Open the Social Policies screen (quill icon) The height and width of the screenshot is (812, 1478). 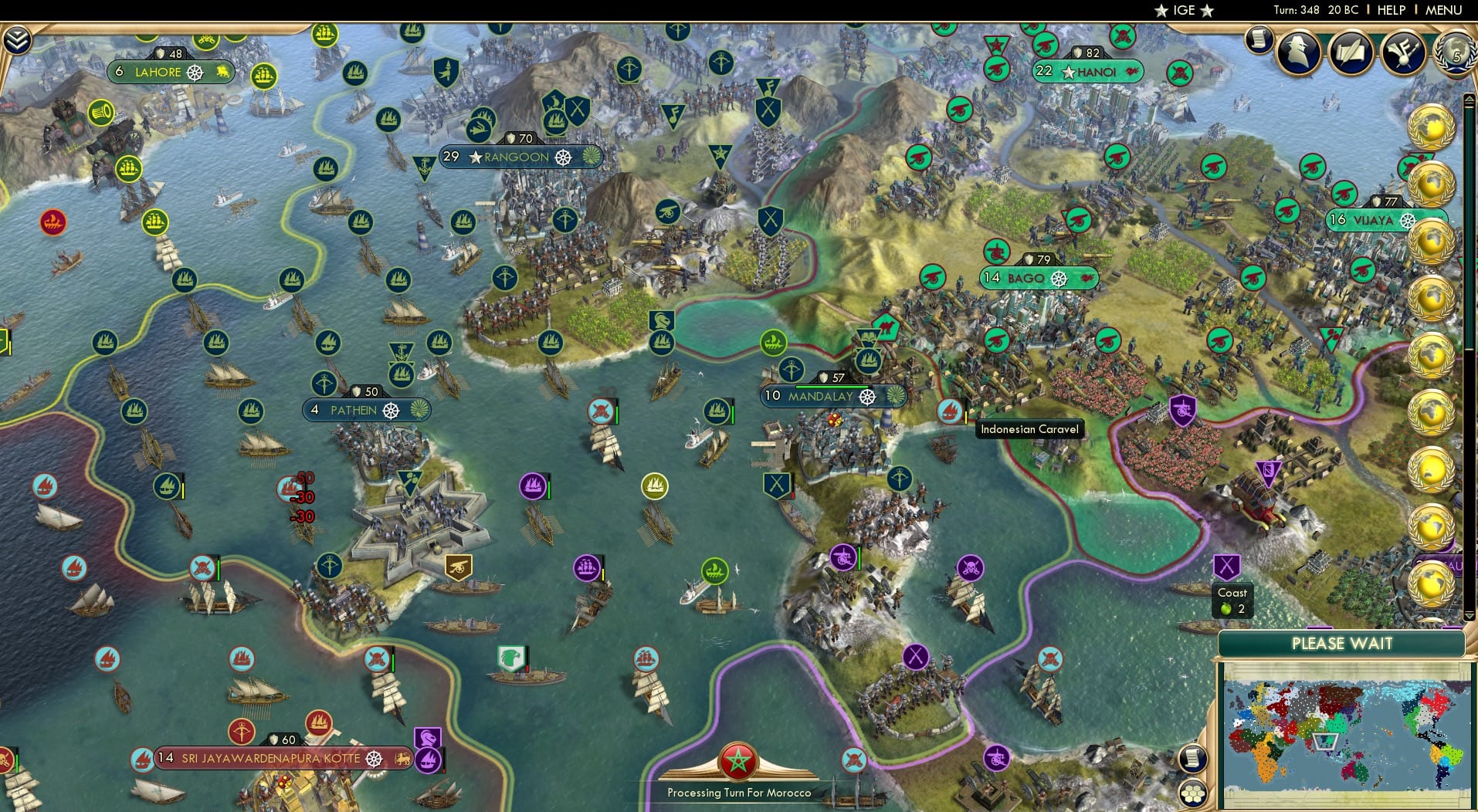[x=1350, y=54]
